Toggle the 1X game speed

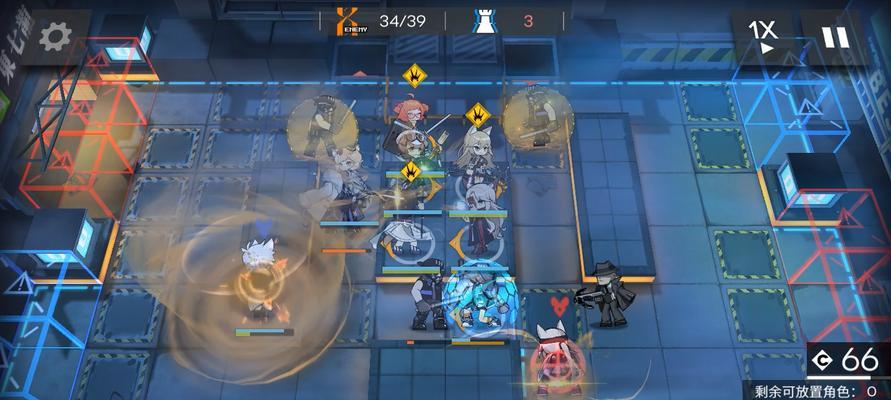765,36
